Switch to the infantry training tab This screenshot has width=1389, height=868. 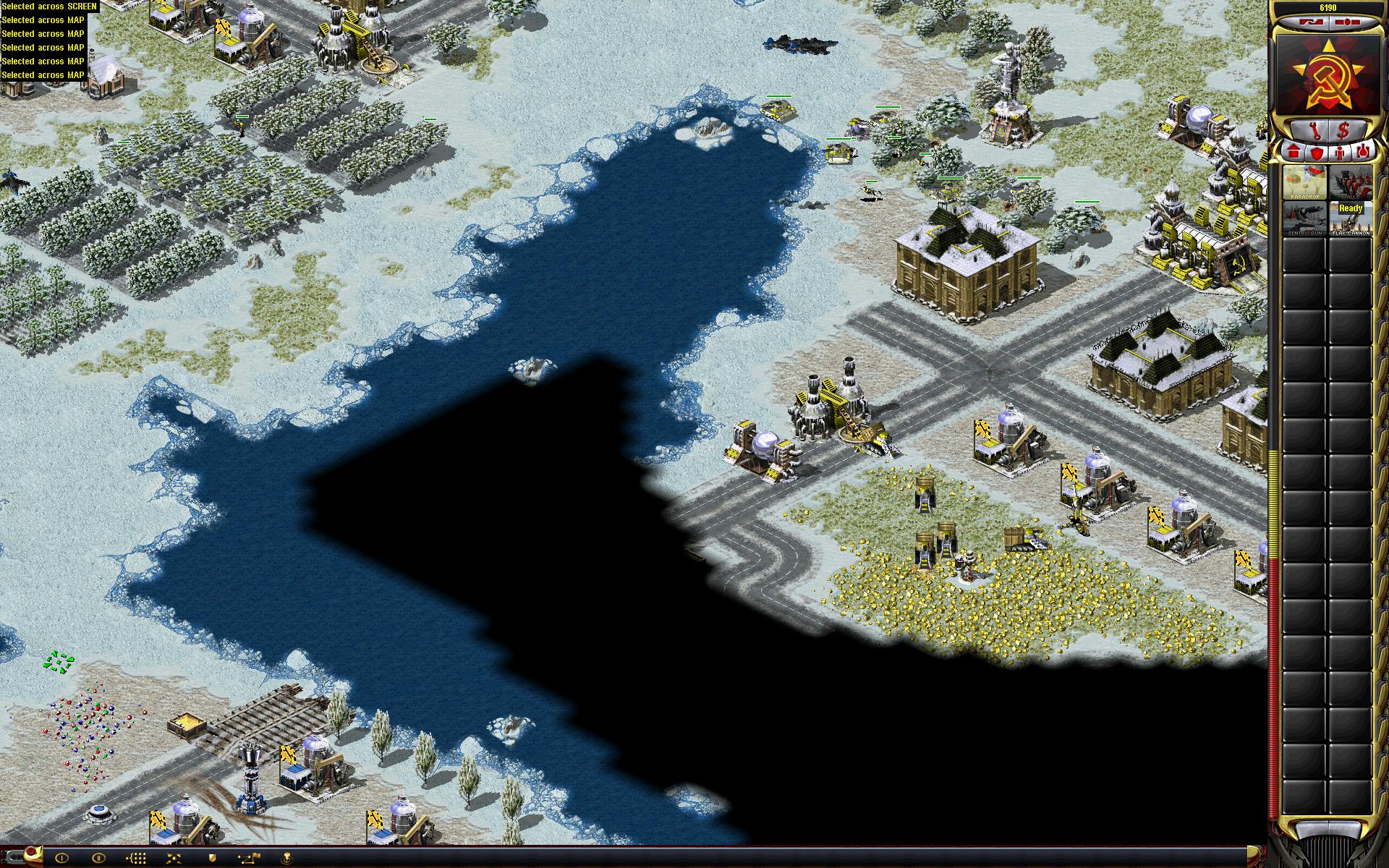tap(1340, 153)
